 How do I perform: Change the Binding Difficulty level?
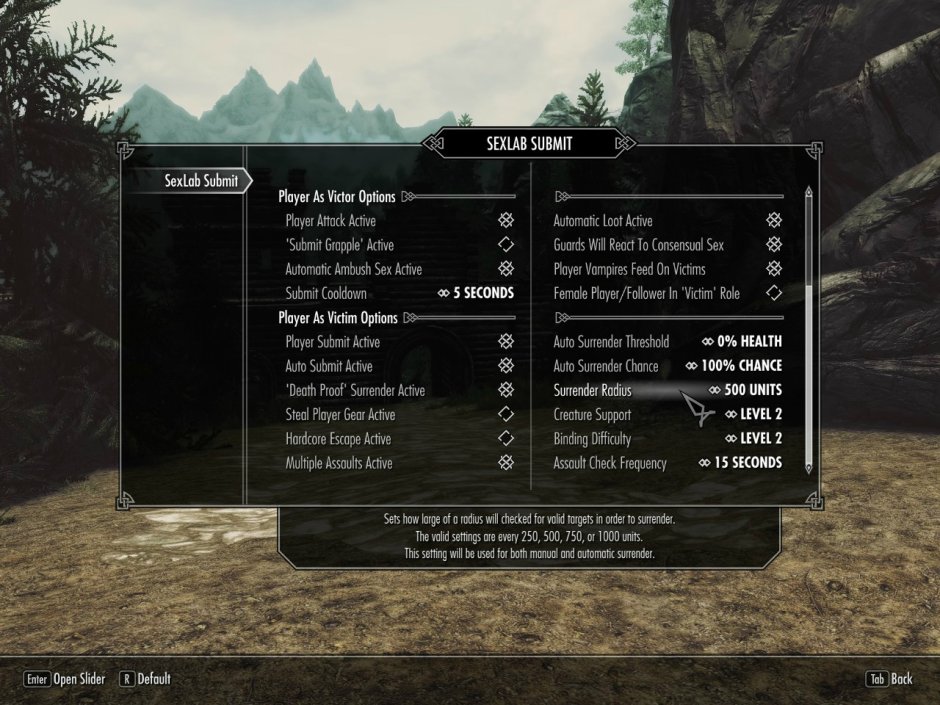(753, 439)
